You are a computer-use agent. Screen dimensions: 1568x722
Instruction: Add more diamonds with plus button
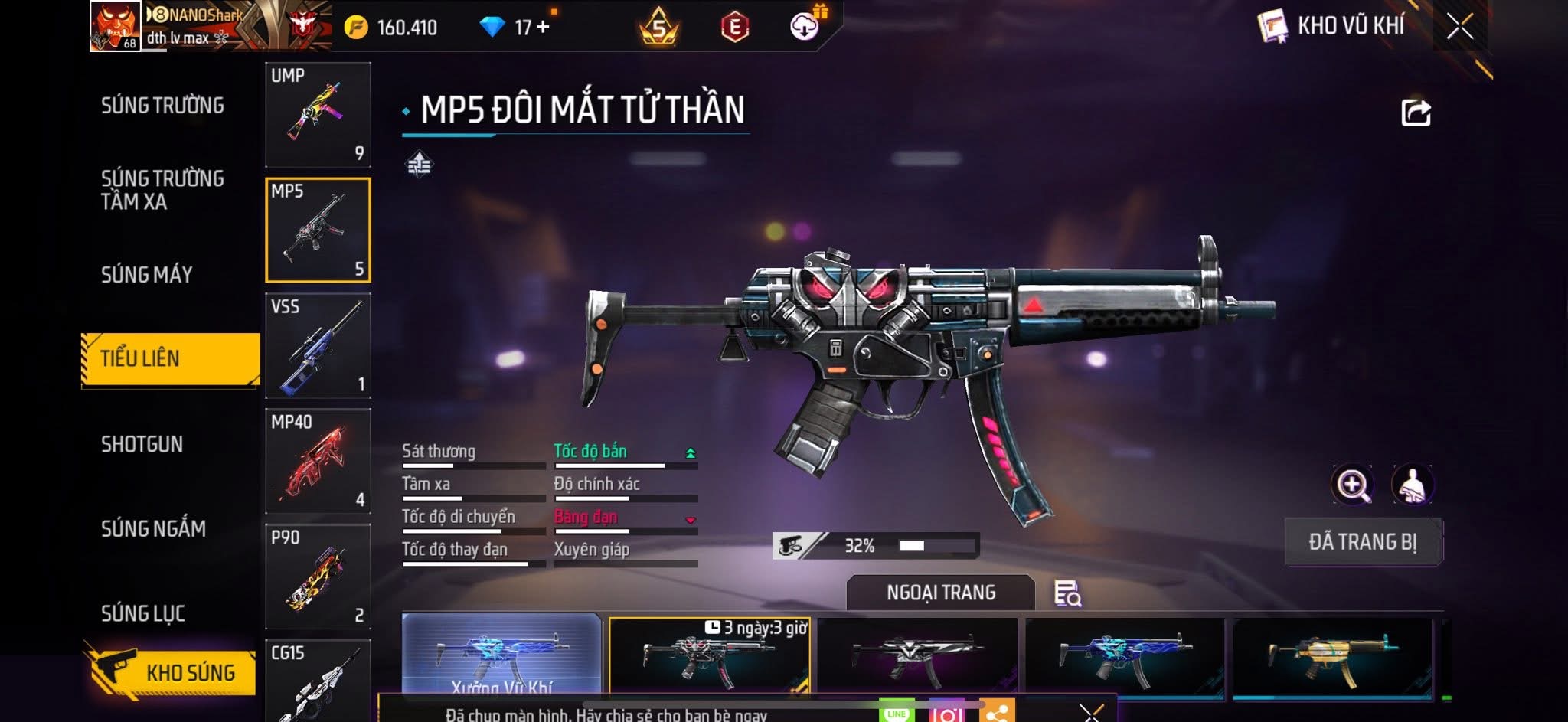543,28
